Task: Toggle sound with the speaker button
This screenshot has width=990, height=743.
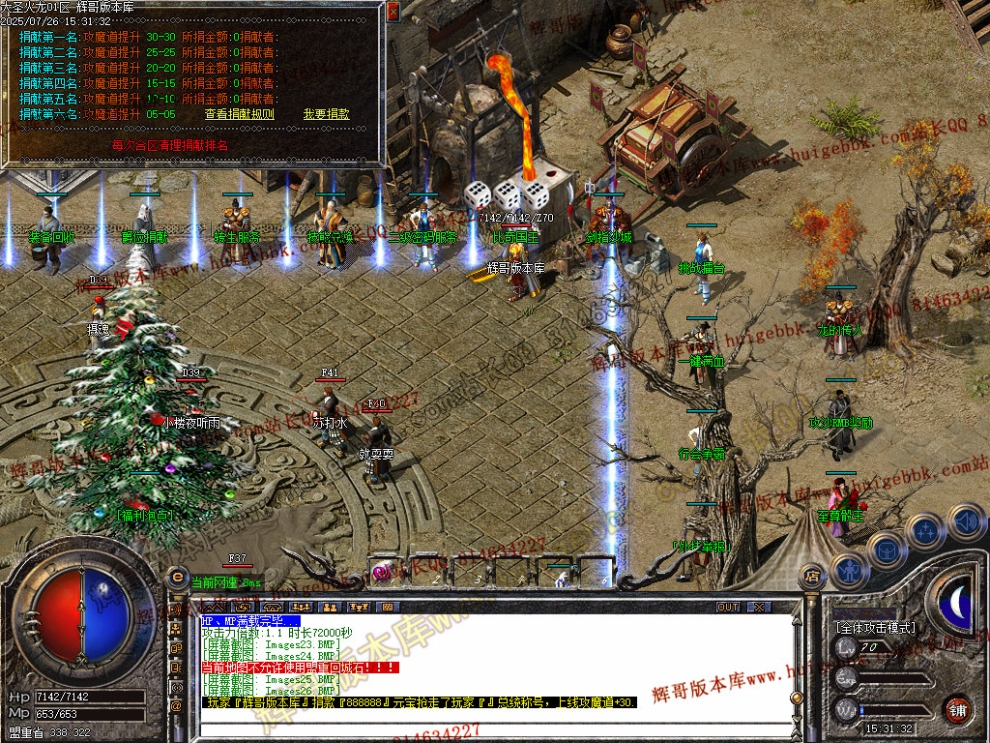Action: coord(965,521)
